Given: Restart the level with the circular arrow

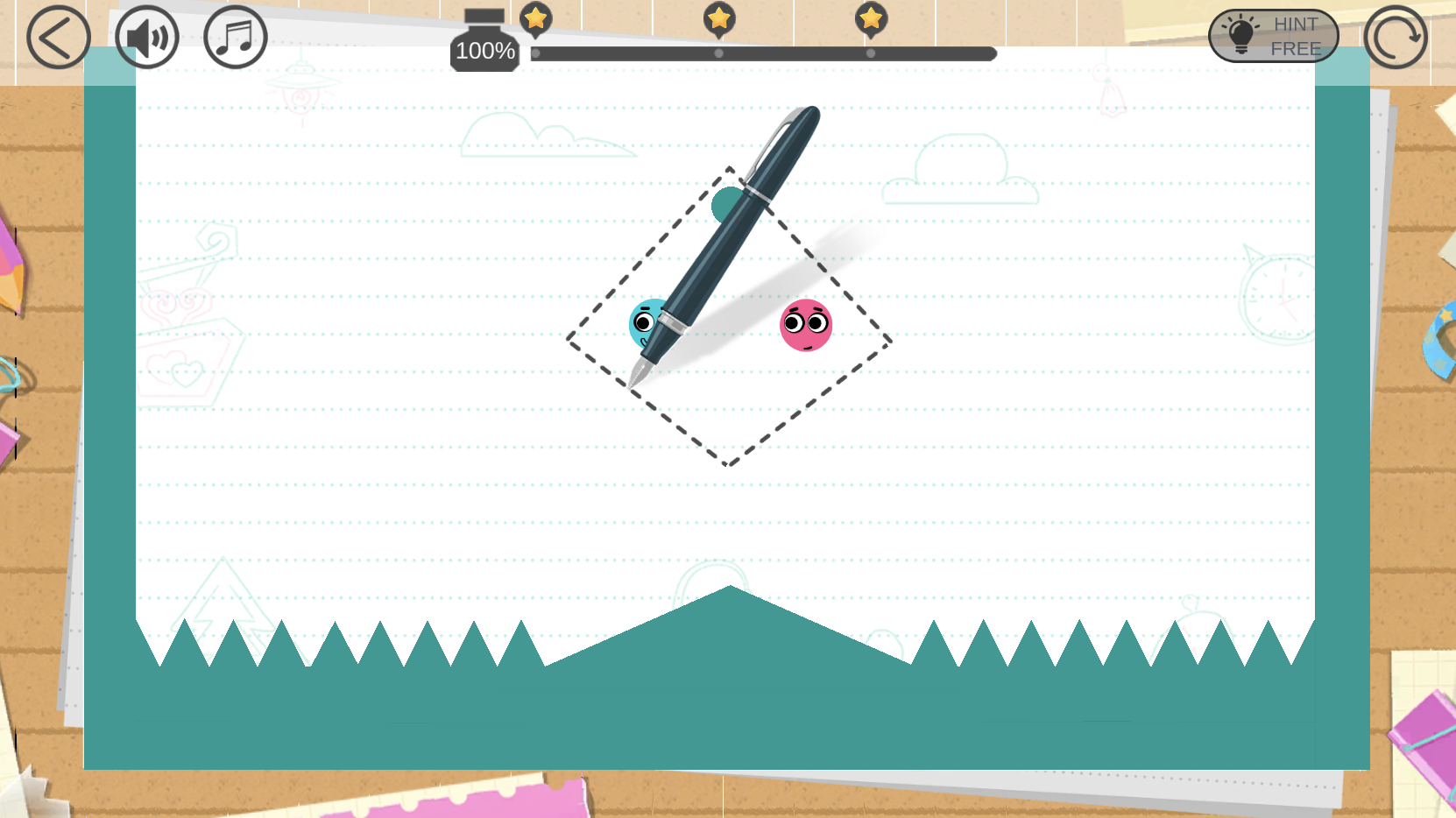Looking at the screenshot, I should click(1395, 38).
